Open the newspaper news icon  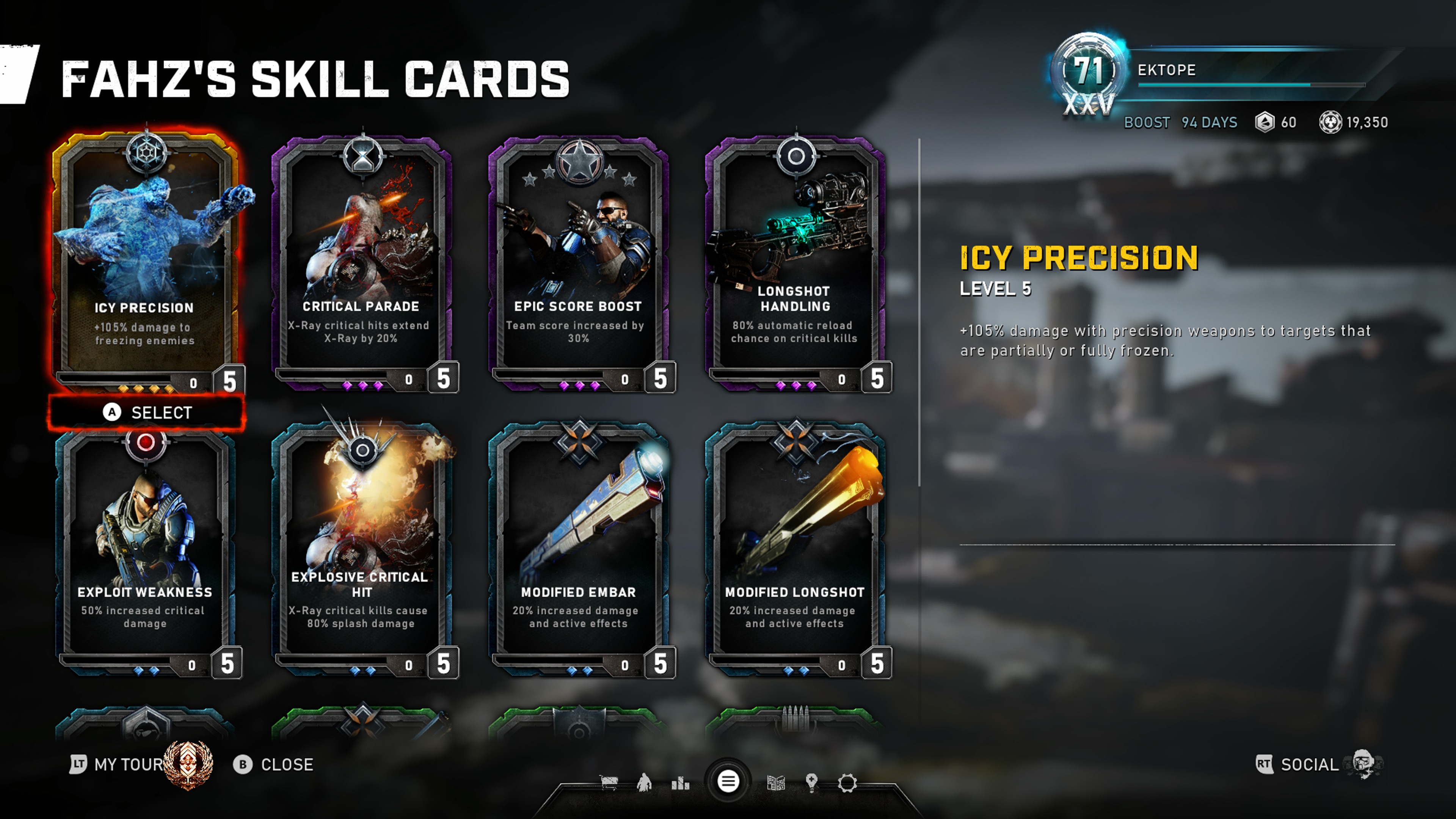776,783
